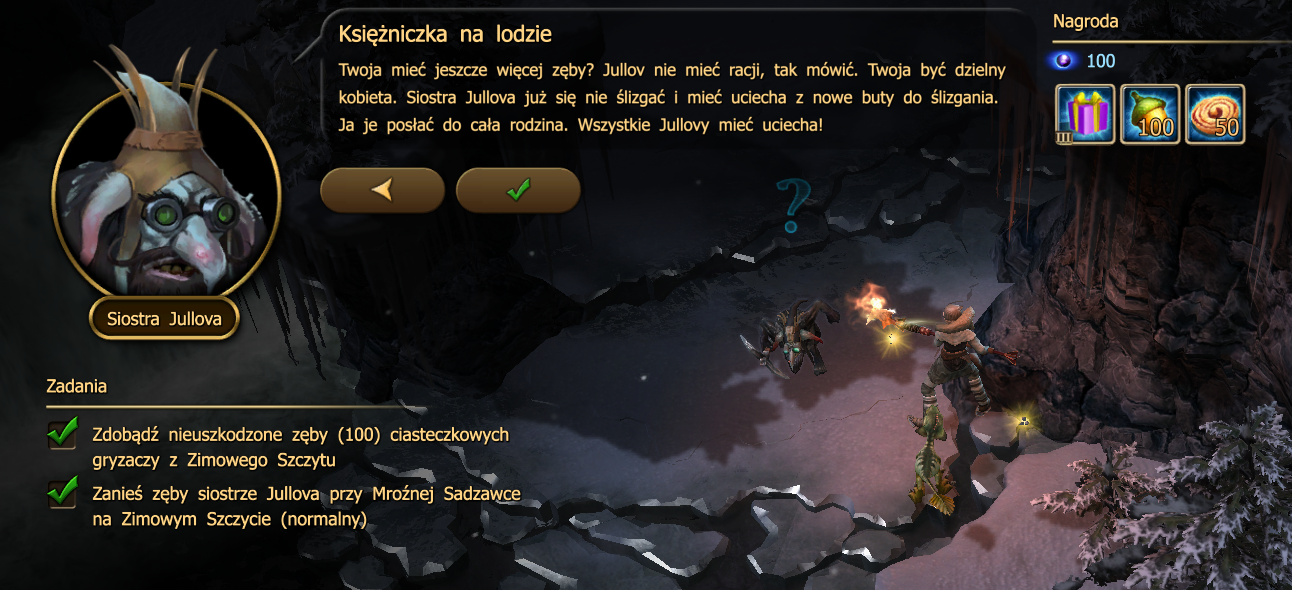Select the purple gift box reward
1292x590 pixels.
(1086, 114)
